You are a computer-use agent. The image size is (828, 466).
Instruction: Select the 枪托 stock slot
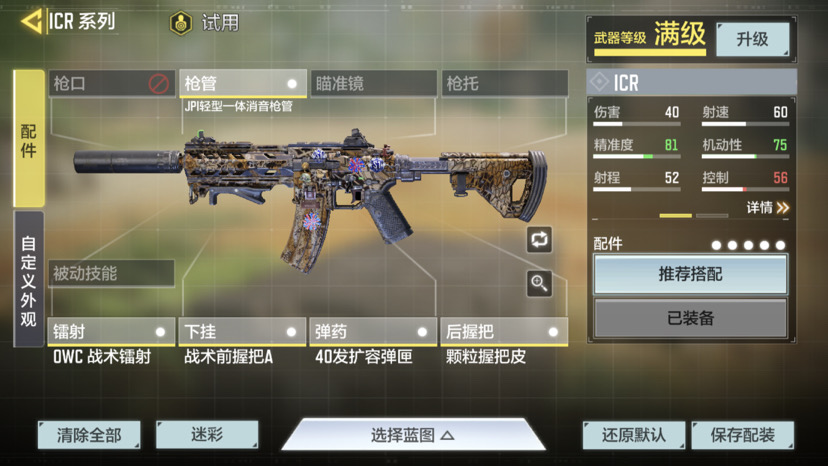[504, 84]
